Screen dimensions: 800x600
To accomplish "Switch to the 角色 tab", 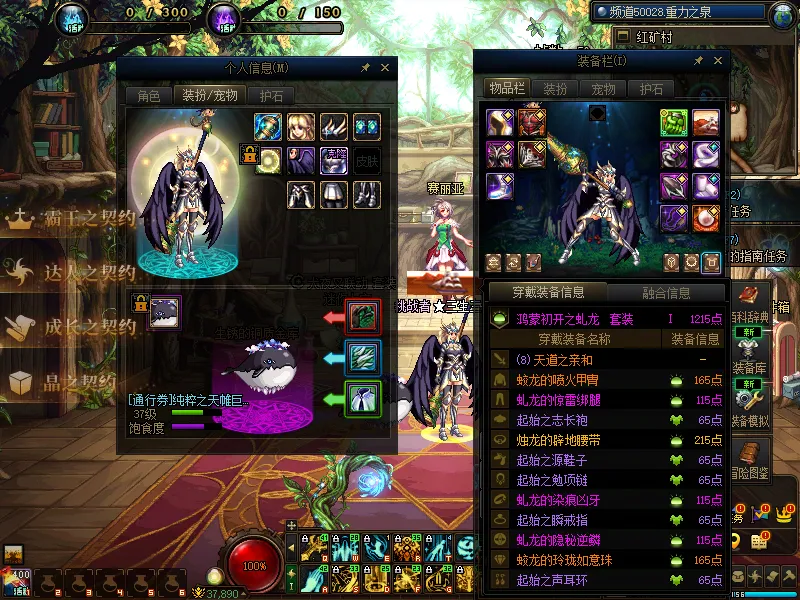I will click(x=148, y=96).
